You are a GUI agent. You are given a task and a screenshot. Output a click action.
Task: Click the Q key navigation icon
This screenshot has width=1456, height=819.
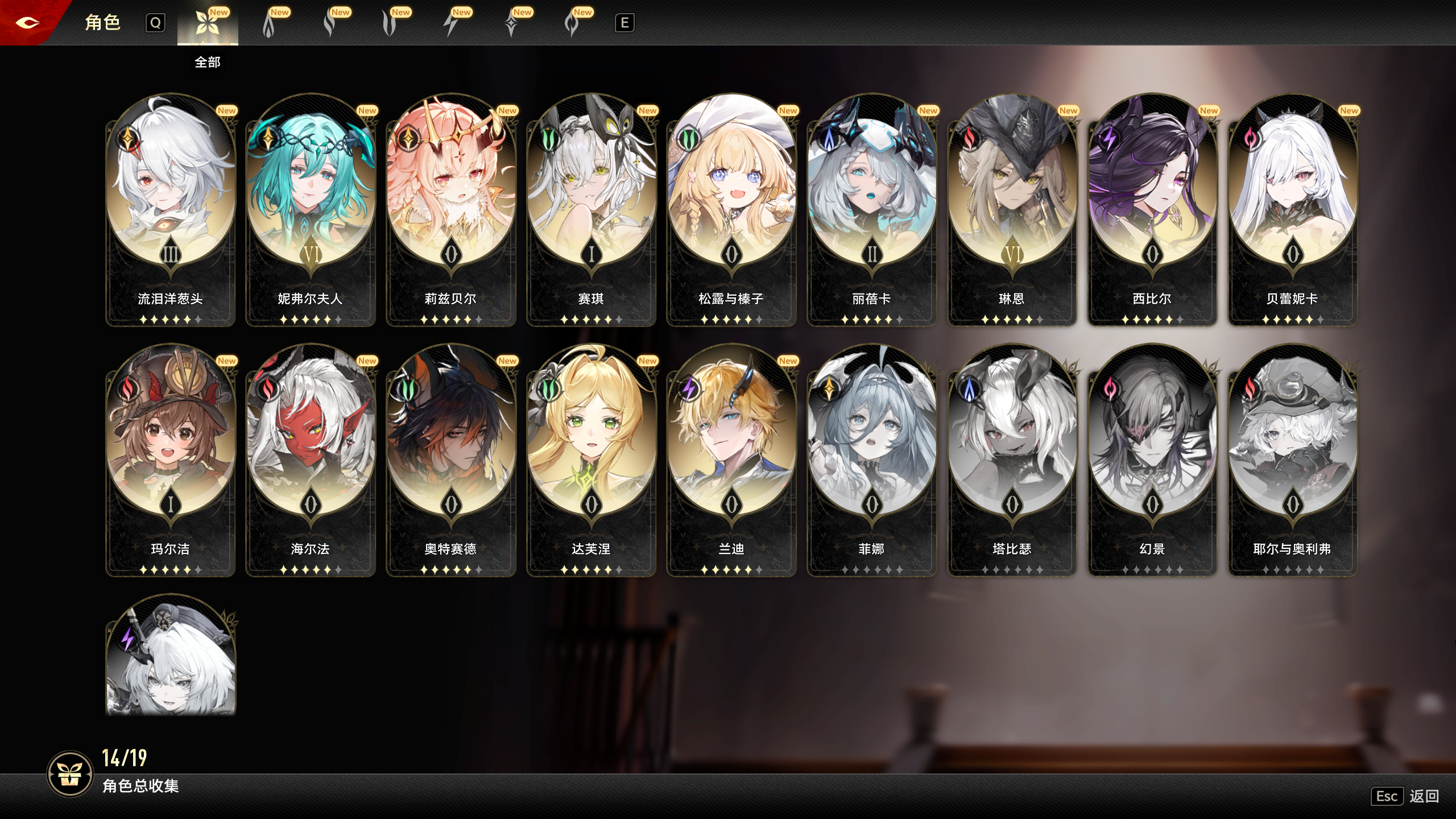155,23
